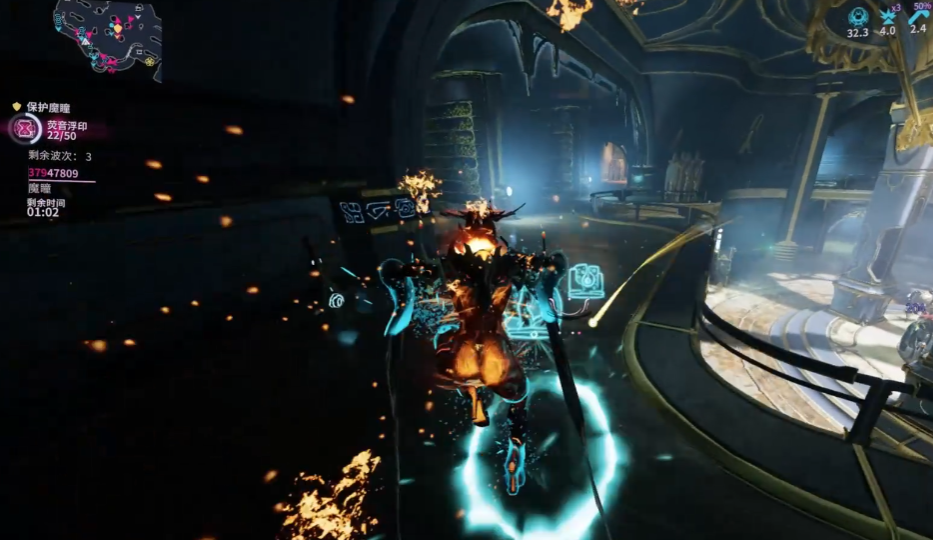Image resolution: width=933 pixels, height=540 pixels.
Task: Click the pink 荧音浮印 sigil icon
Action: (26, 129)
